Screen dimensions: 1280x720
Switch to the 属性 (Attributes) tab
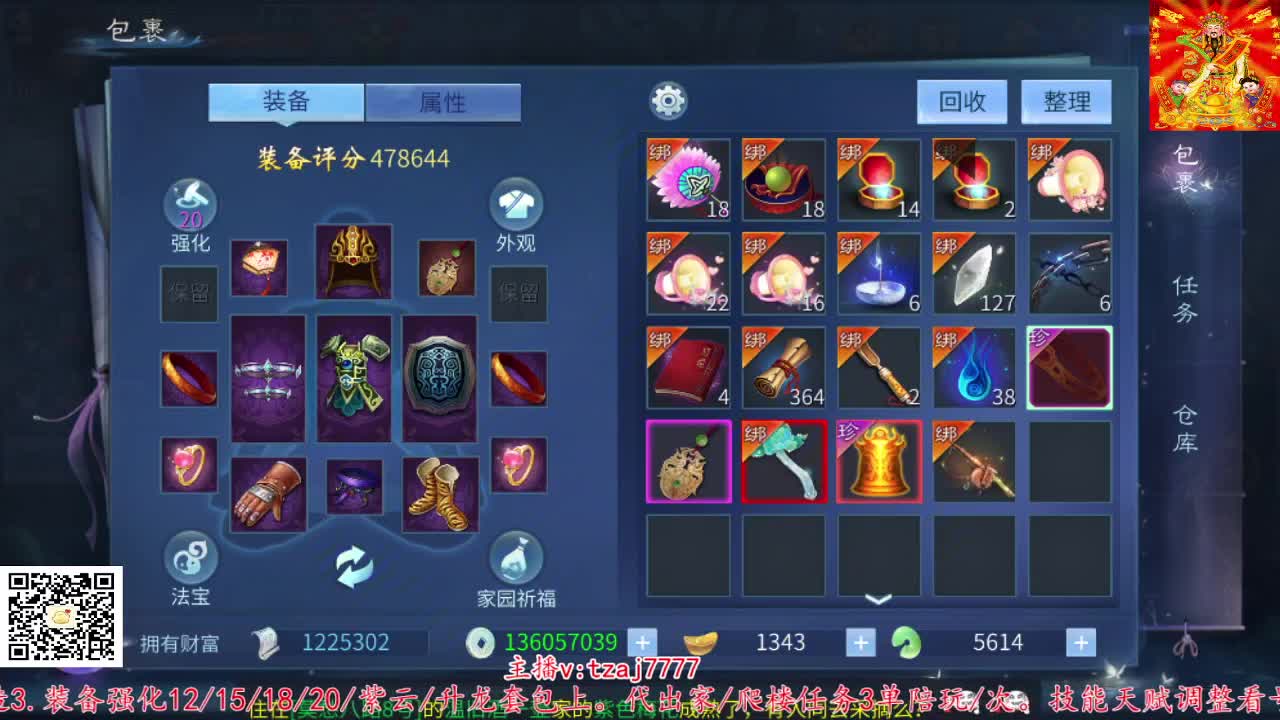point(443,102)
